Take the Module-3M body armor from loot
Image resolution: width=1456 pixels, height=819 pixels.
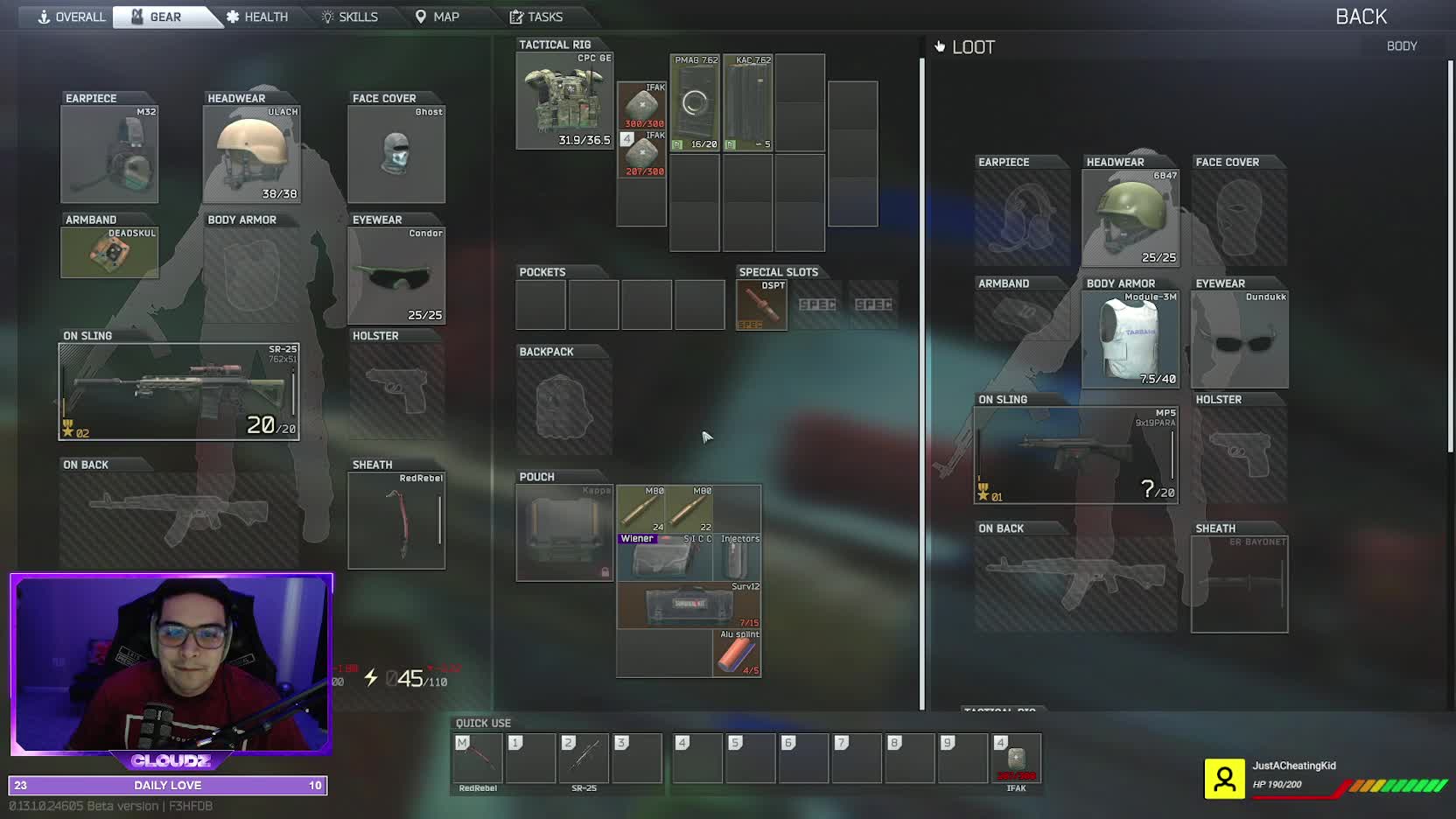[x=1130, y=339]
